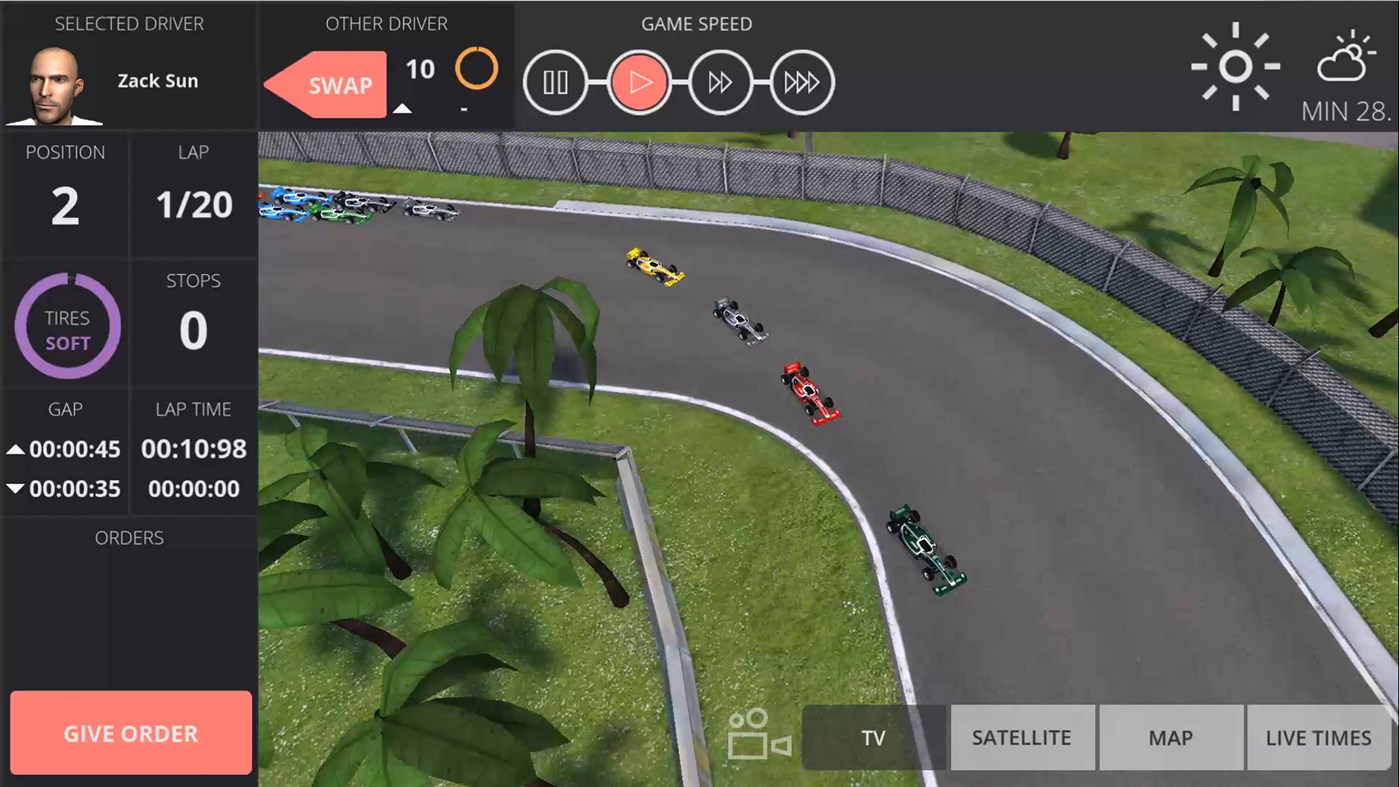Image resolution: width=1399 pixels, height=787 pixels.
Task: Select normal play speed
Action: [x=638, y=82]
